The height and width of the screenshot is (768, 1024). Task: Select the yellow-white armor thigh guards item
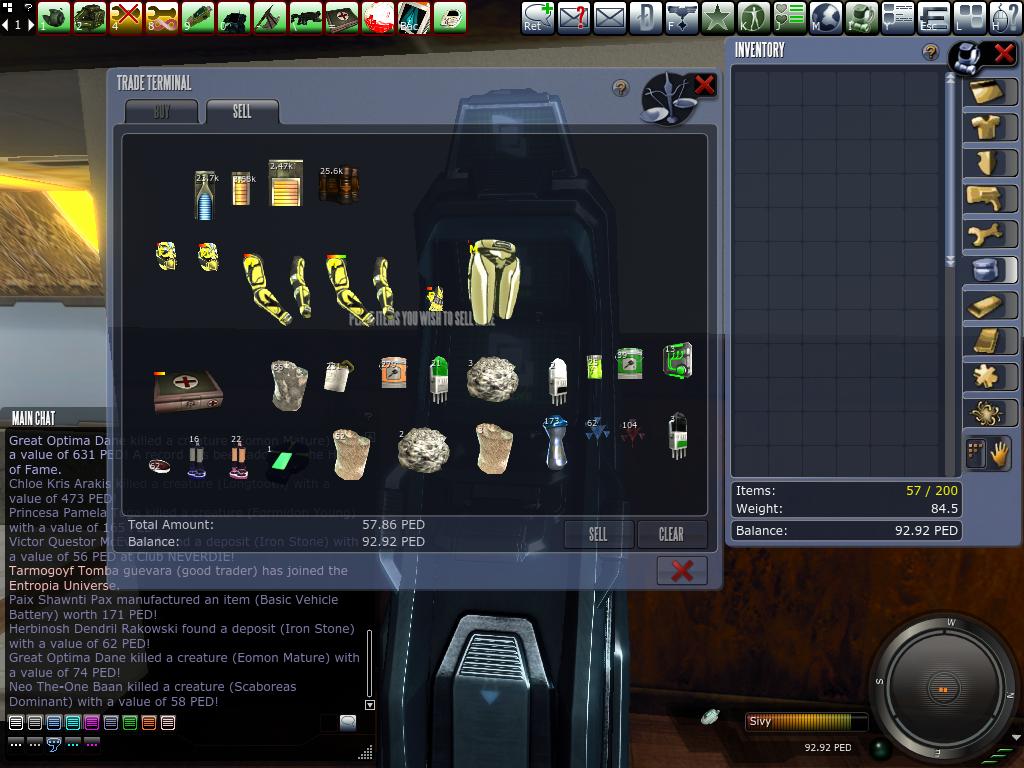coord(493,280)
